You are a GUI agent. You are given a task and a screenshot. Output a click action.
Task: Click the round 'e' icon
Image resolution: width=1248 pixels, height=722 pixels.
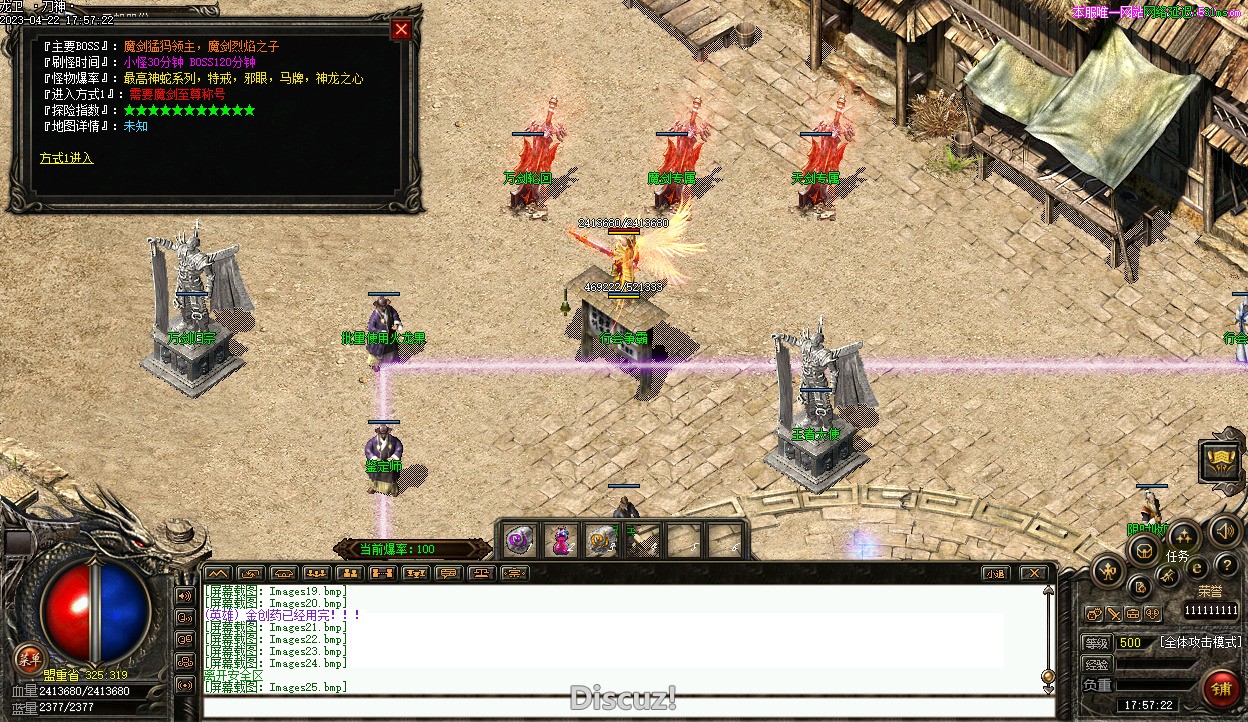click(1196, 568)
